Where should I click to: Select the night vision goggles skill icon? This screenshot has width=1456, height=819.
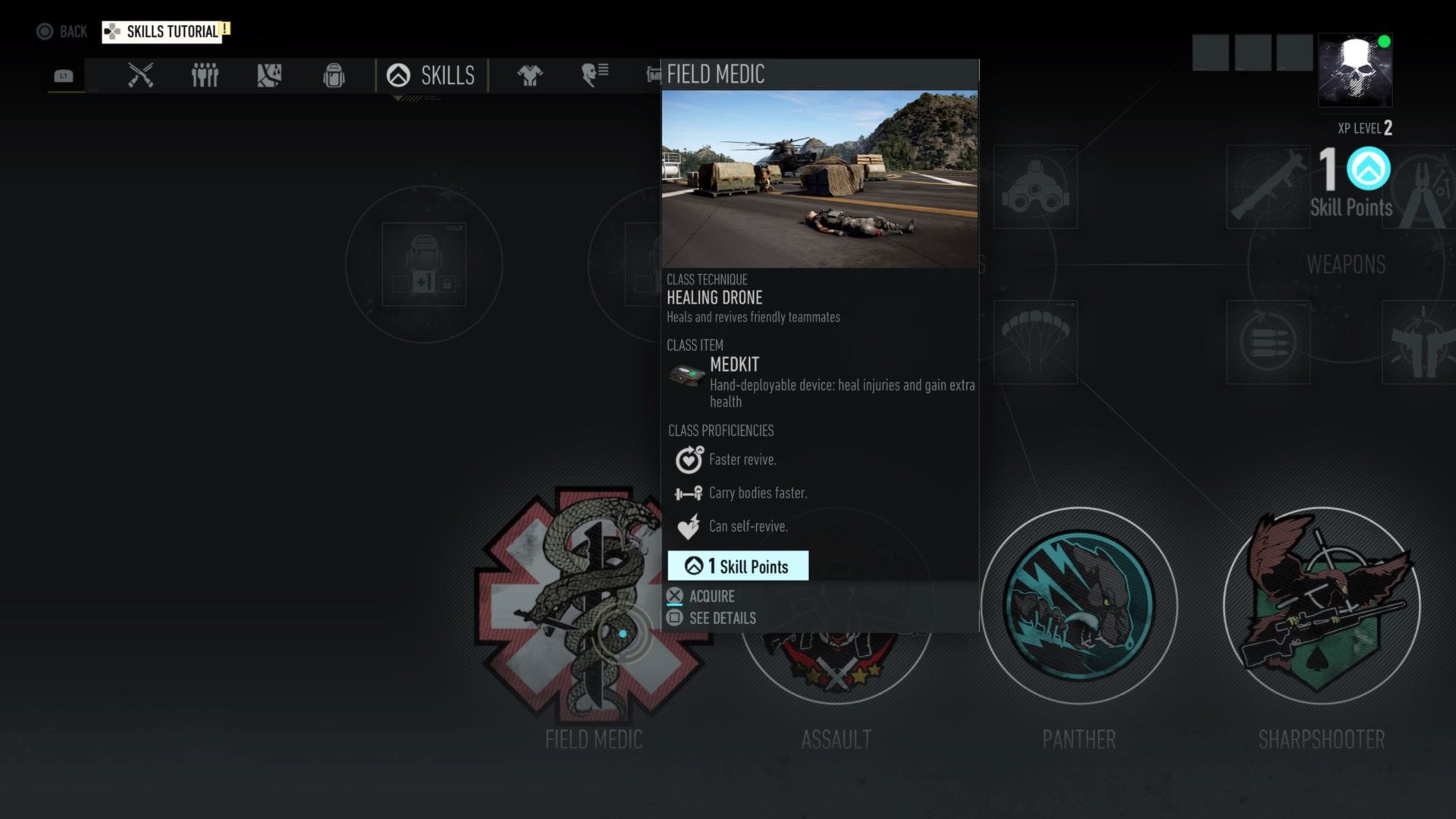[x=1036, y=187]
